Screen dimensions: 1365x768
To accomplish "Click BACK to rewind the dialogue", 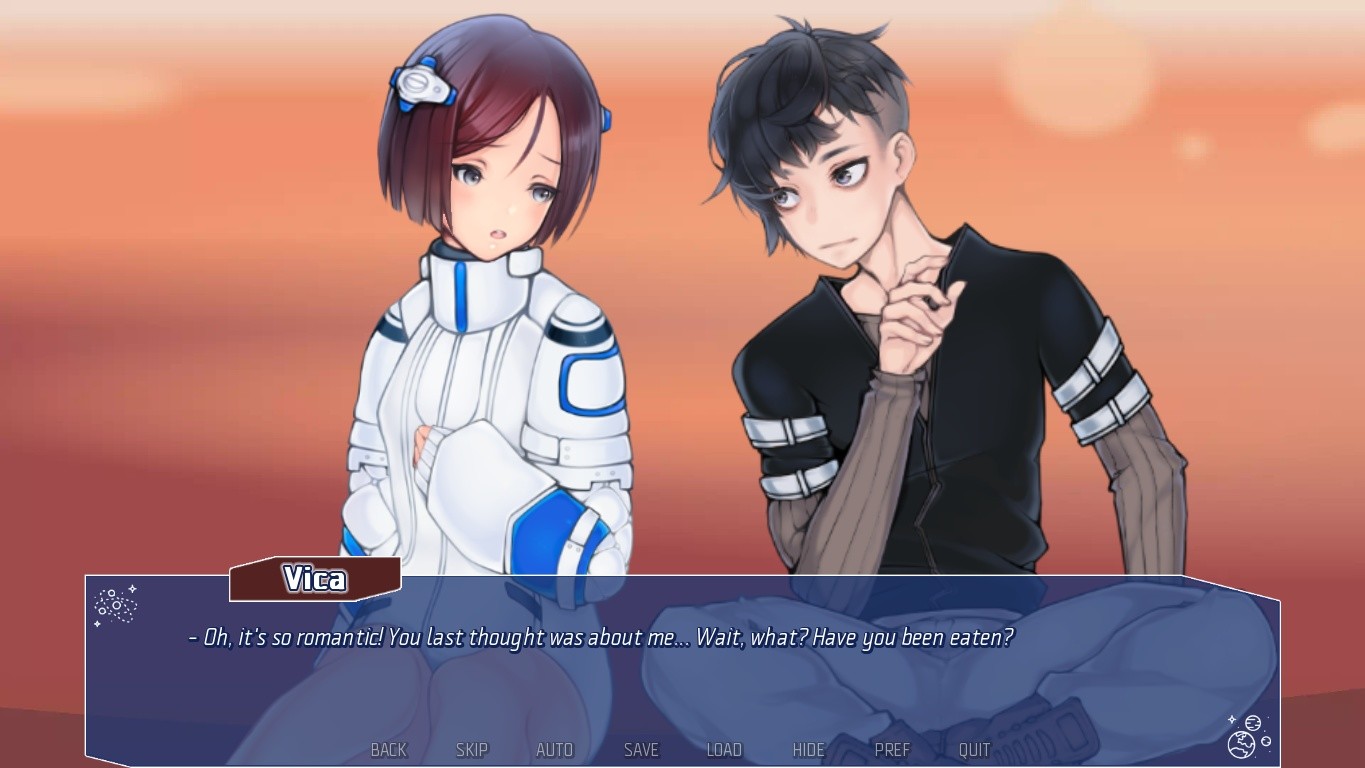I will [388, 749].
